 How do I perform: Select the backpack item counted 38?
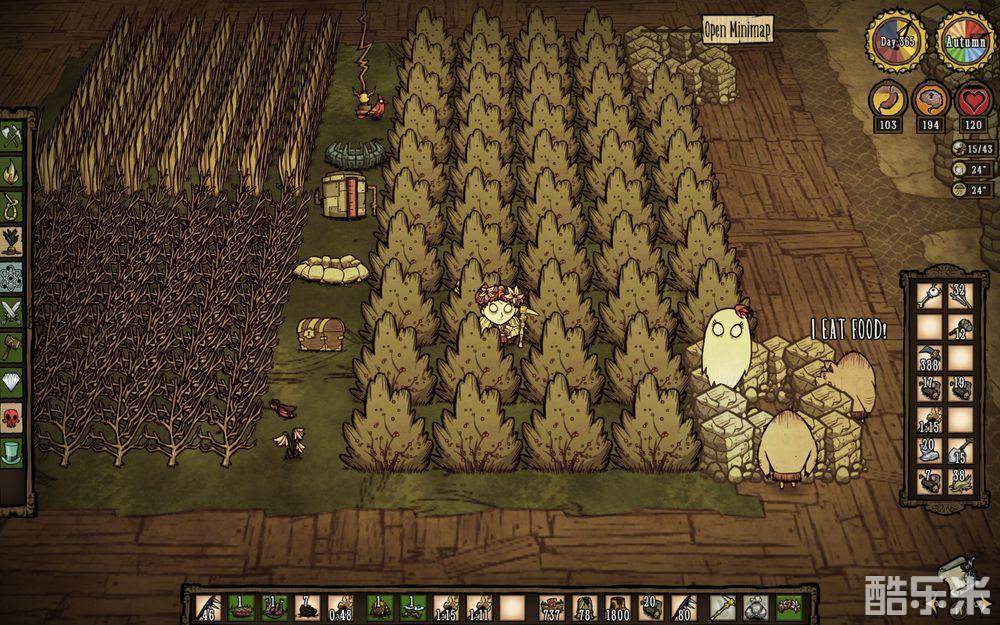click(x=961, y=481)
